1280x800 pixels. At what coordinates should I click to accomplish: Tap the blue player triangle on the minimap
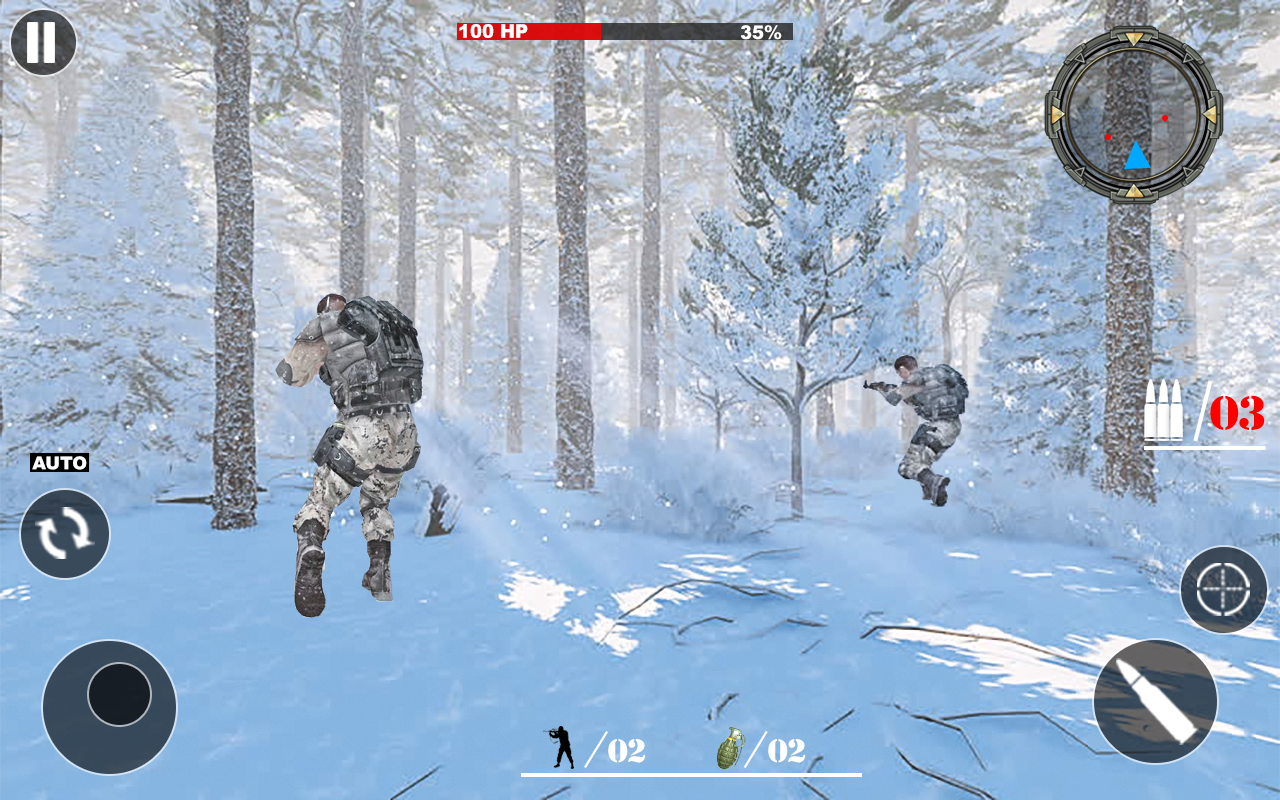click(1137, 155)
